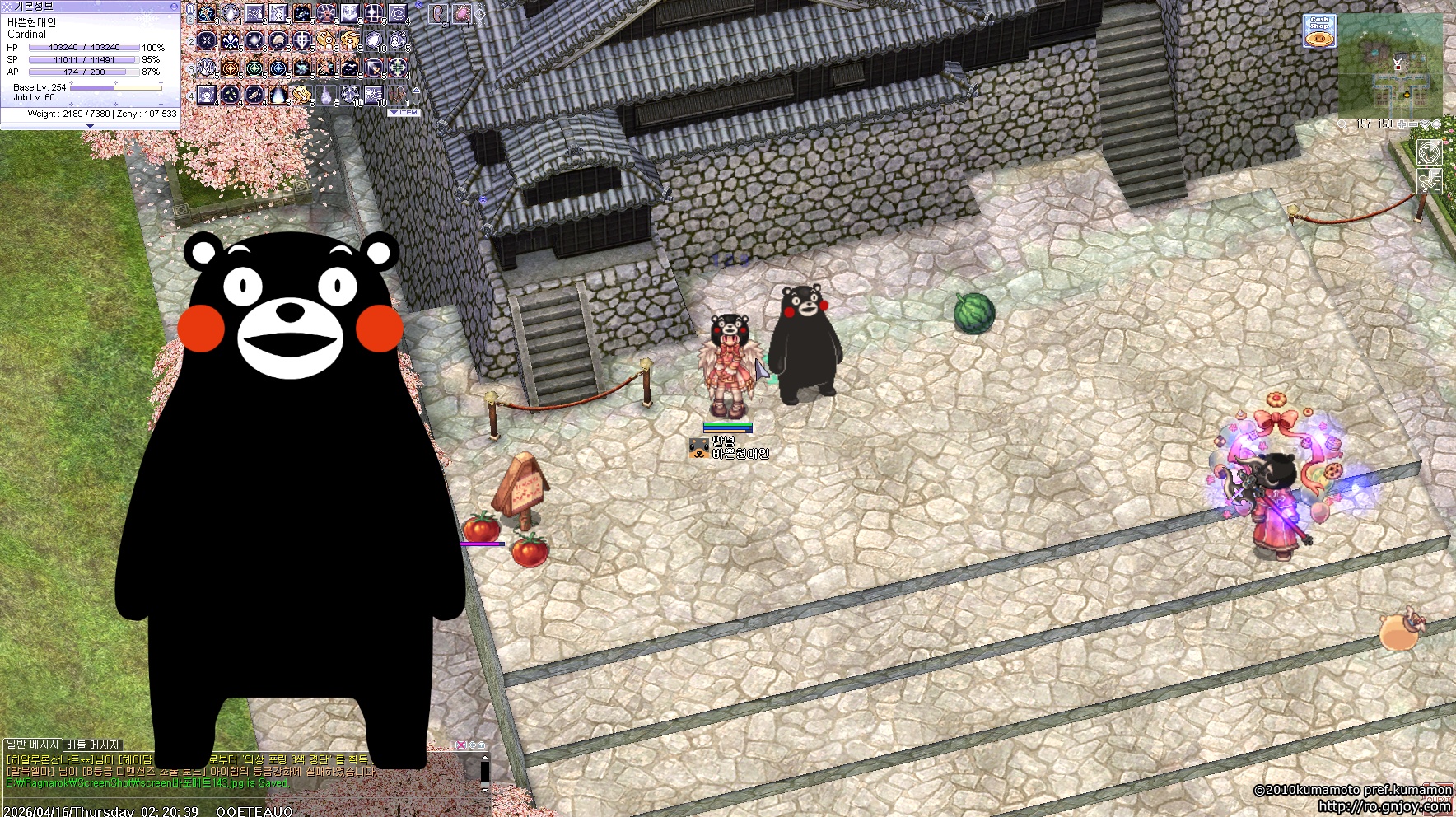The image size is (1456, 817).
Task: Click the chat window lock icon
Action: (x=481, y=745)
